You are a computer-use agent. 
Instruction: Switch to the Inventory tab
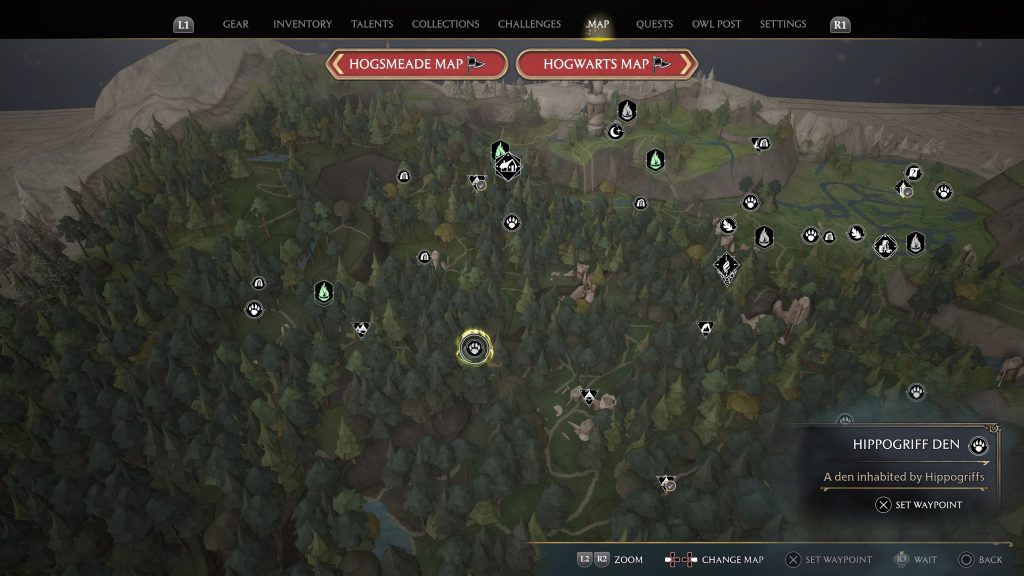click(x=302, y=24)
